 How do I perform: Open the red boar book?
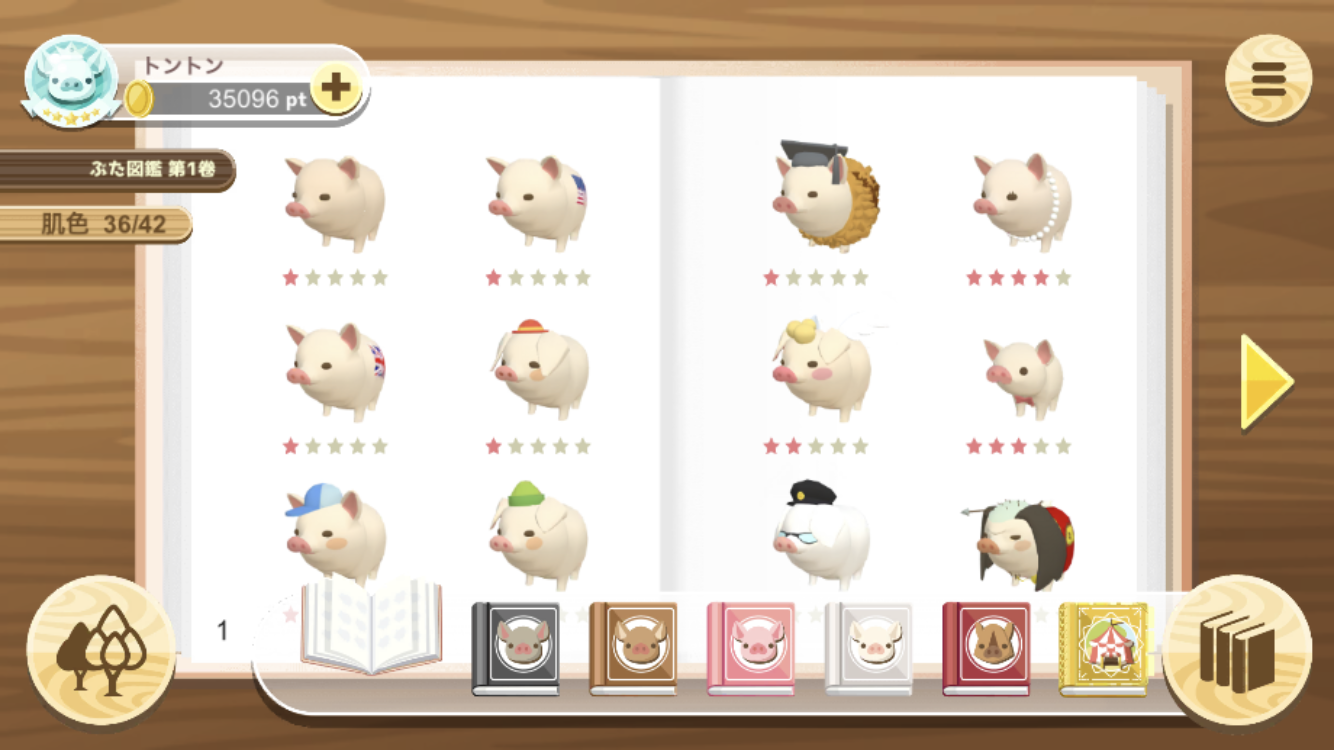[986, 648]
